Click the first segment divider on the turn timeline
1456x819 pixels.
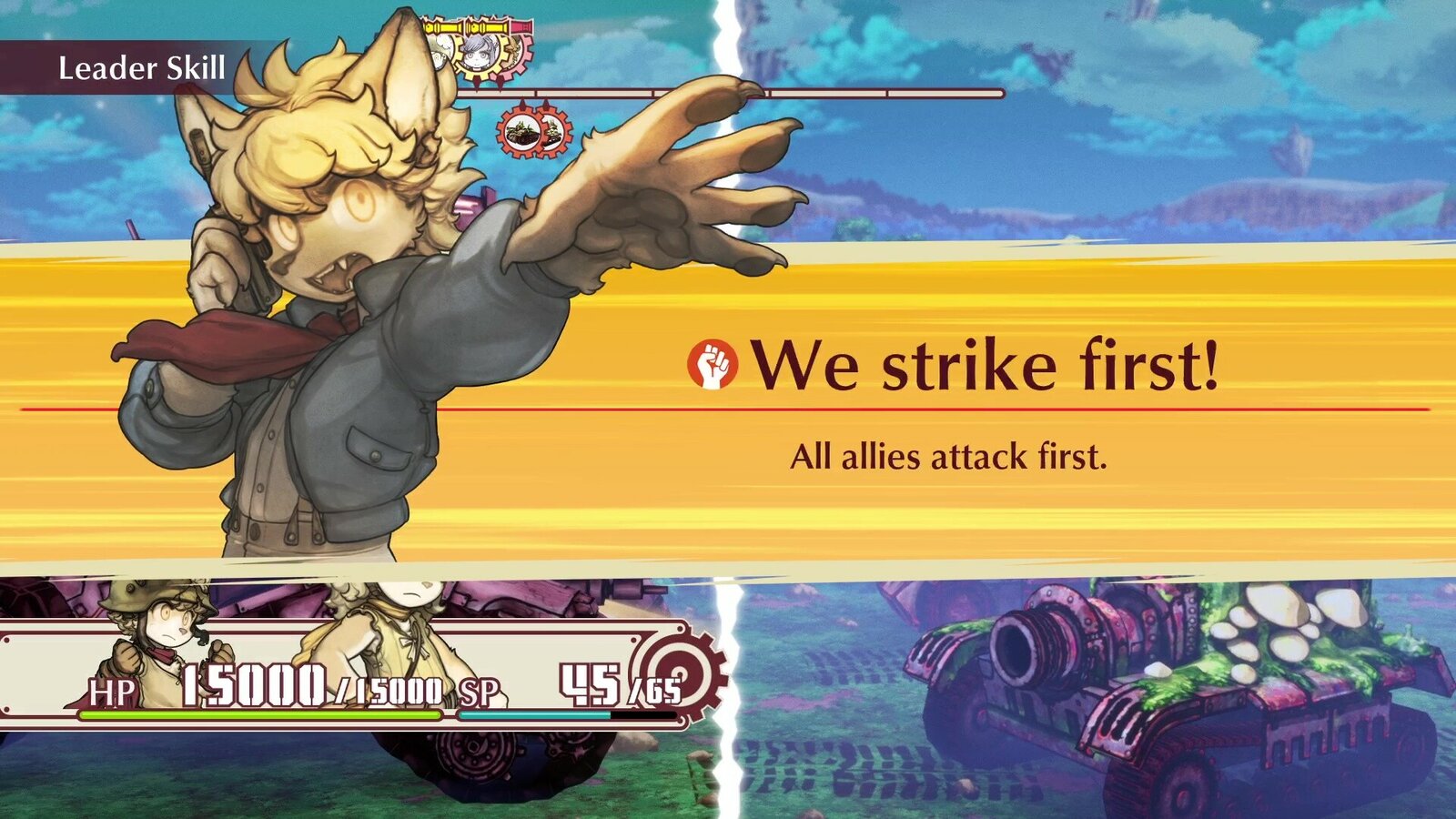click(537, 92)
